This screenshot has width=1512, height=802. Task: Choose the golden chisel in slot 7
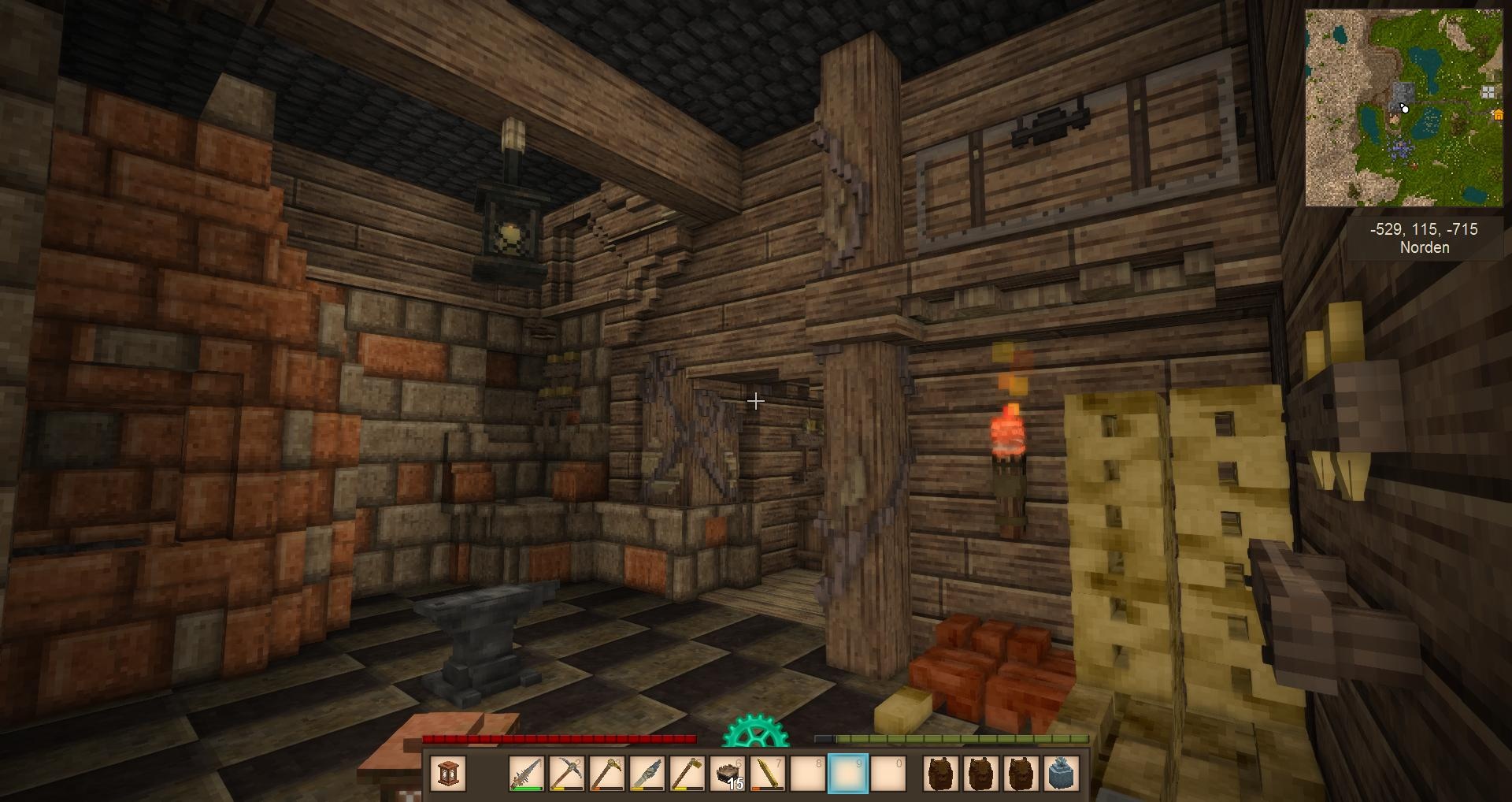click(x=769, y=773)
